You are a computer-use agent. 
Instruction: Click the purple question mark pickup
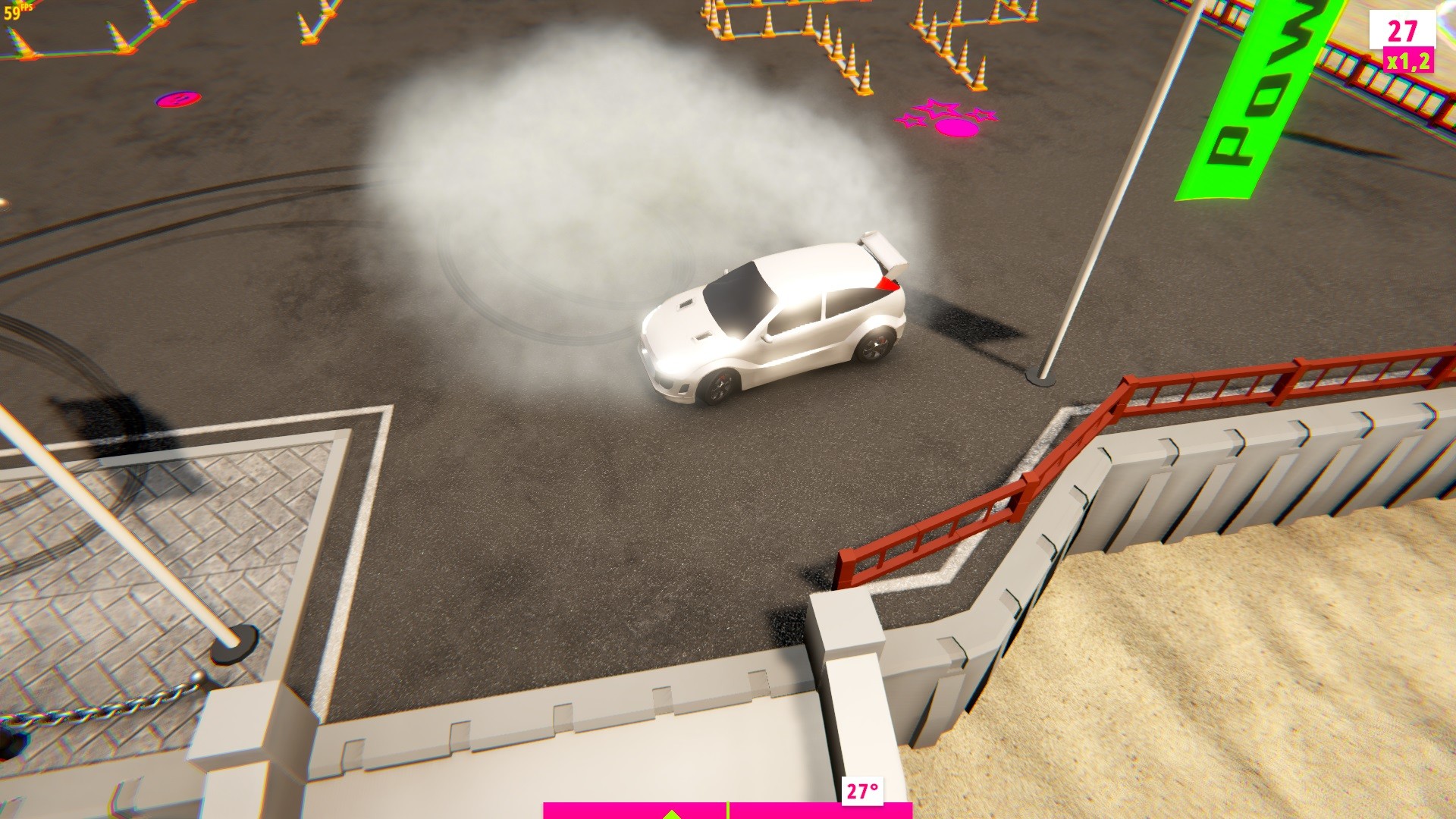point(177,99)
